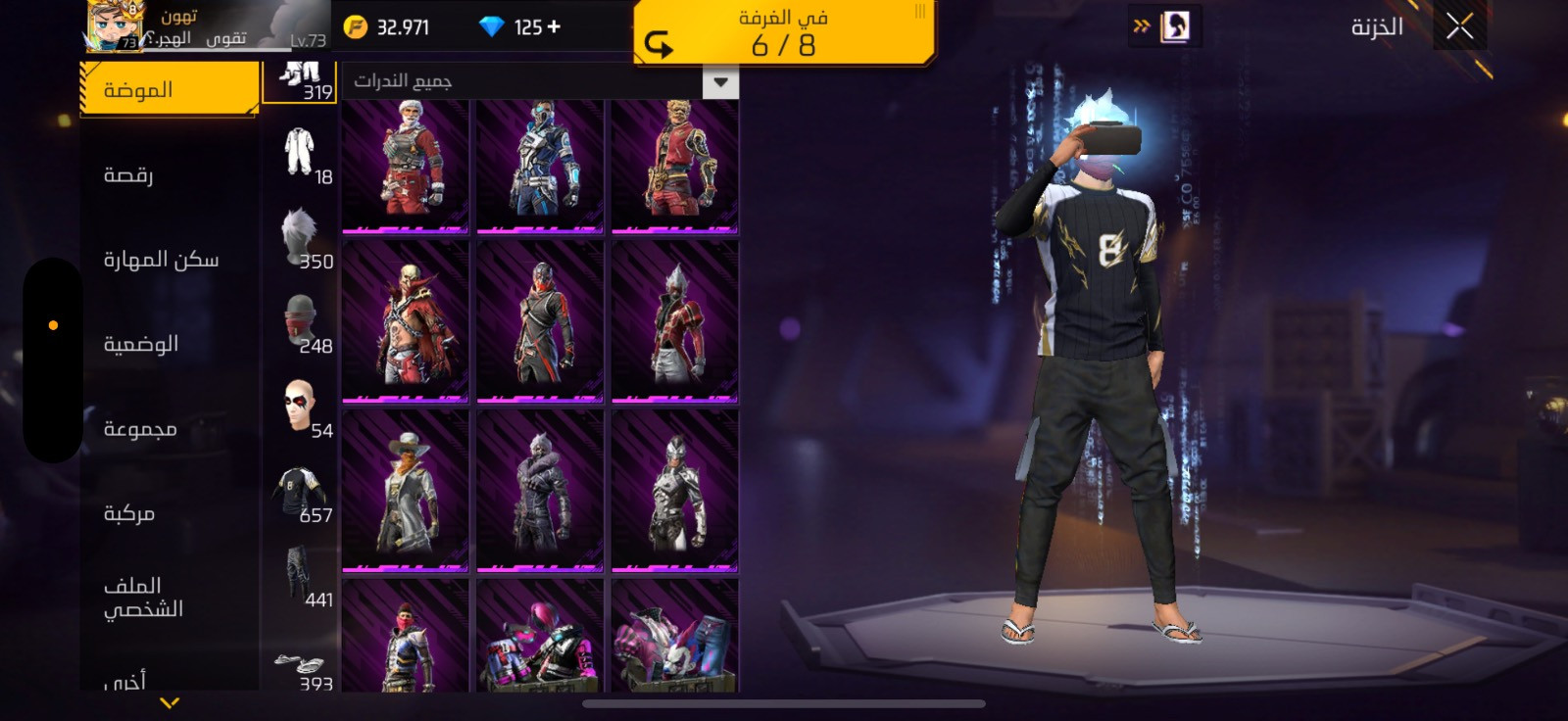Add more diamonds with the plus

tap(554, 26)
